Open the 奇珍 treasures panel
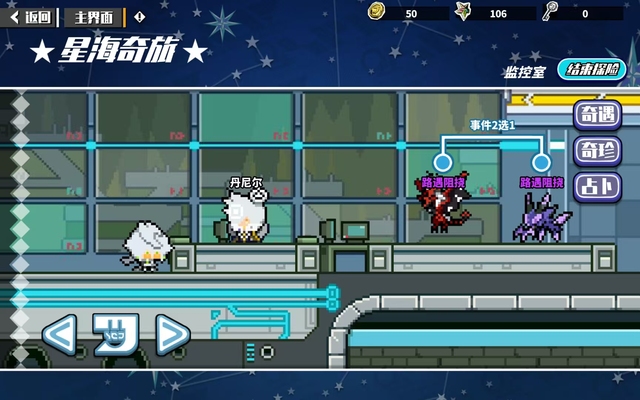The height and width of the screenshot is (400, 640). [x=596, y=151]
